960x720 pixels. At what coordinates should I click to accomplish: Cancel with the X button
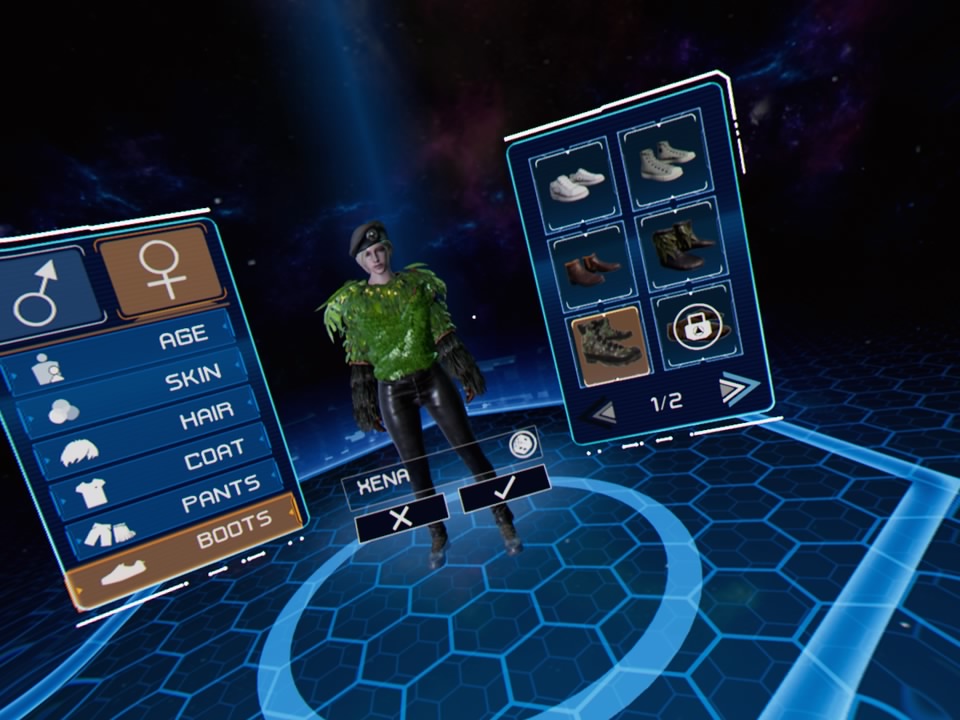click(401, 517)
